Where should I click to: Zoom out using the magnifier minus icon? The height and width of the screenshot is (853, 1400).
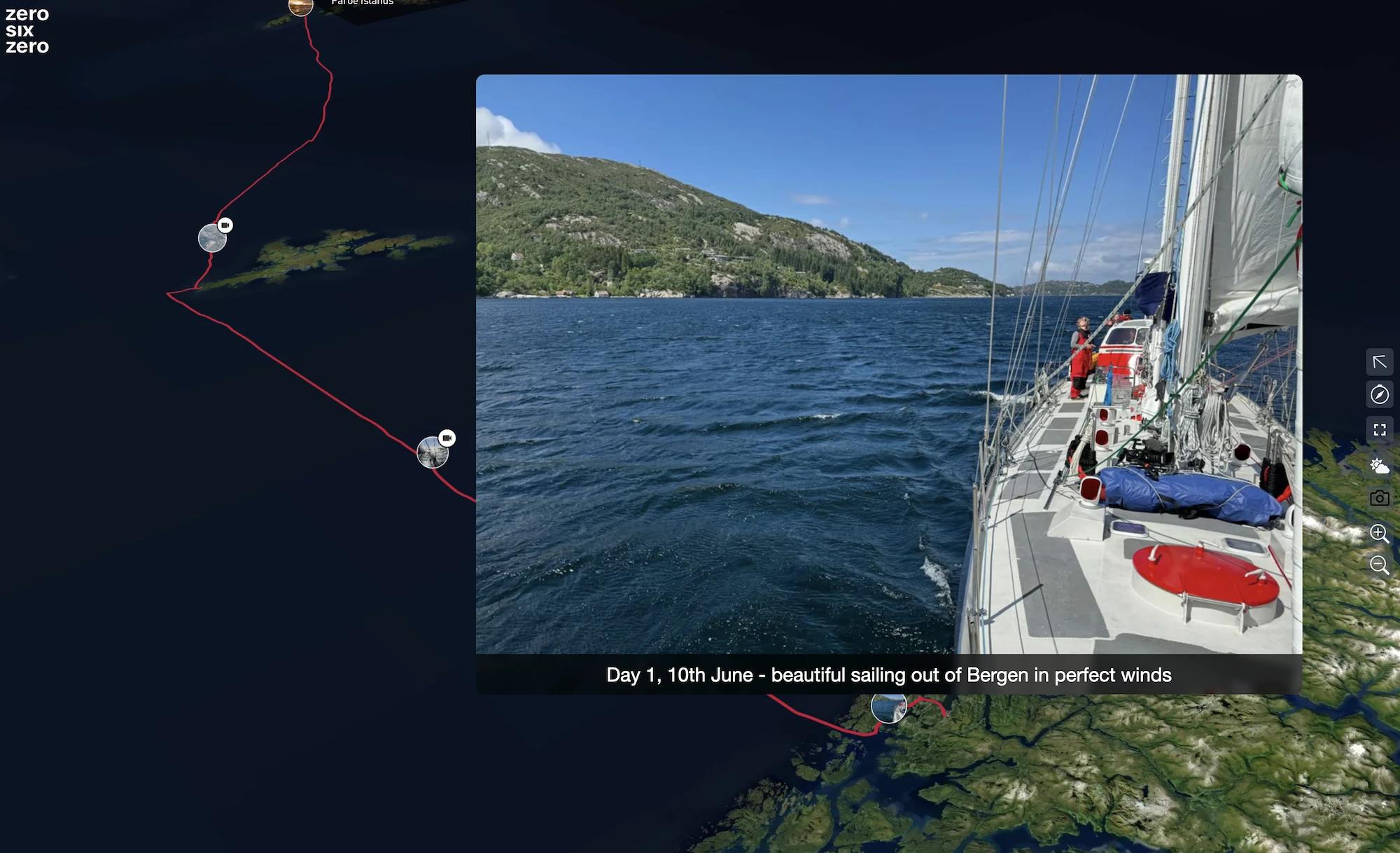1379,565
